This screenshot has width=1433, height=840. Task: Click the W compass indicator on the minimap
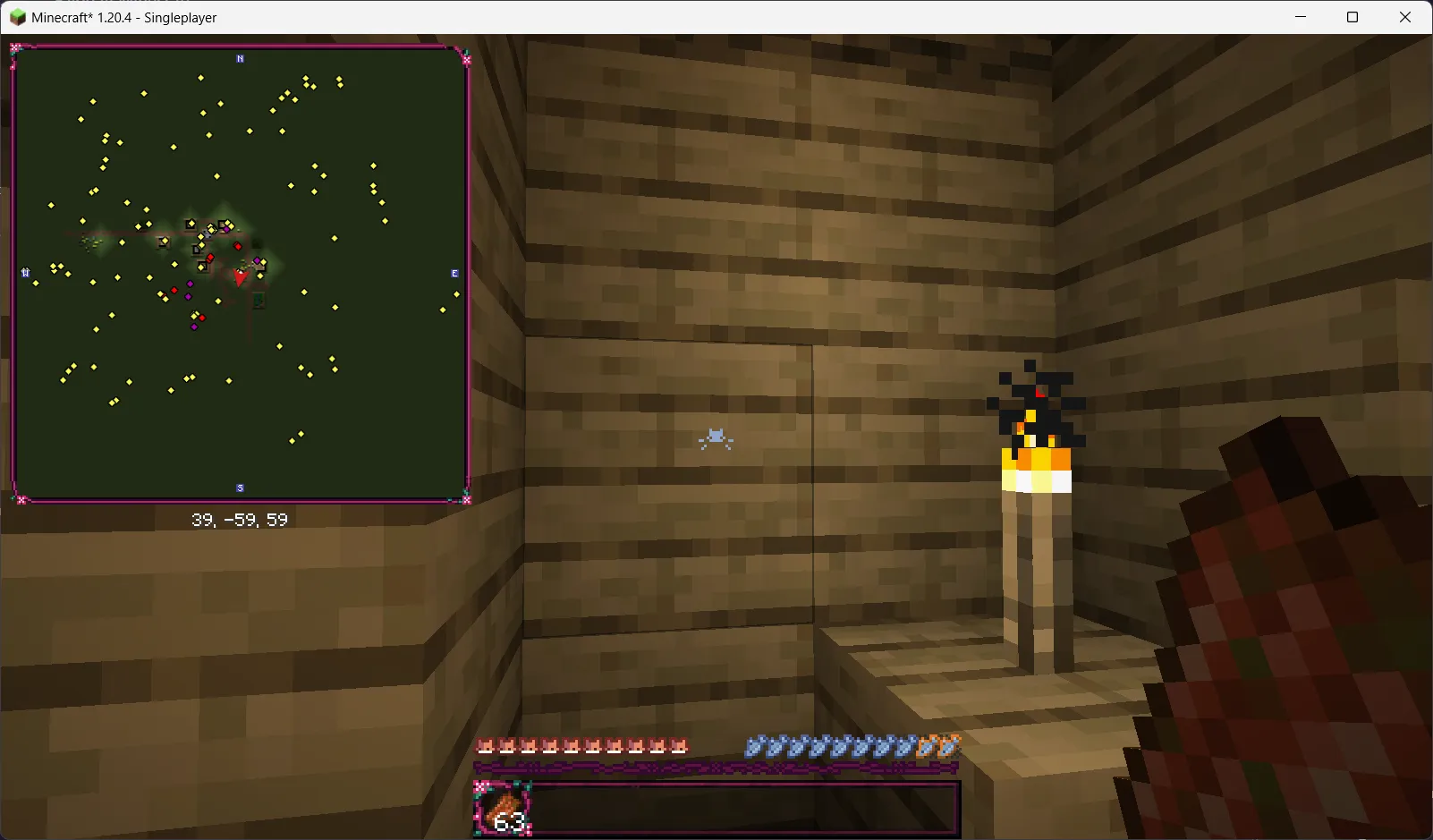point(25,273)
